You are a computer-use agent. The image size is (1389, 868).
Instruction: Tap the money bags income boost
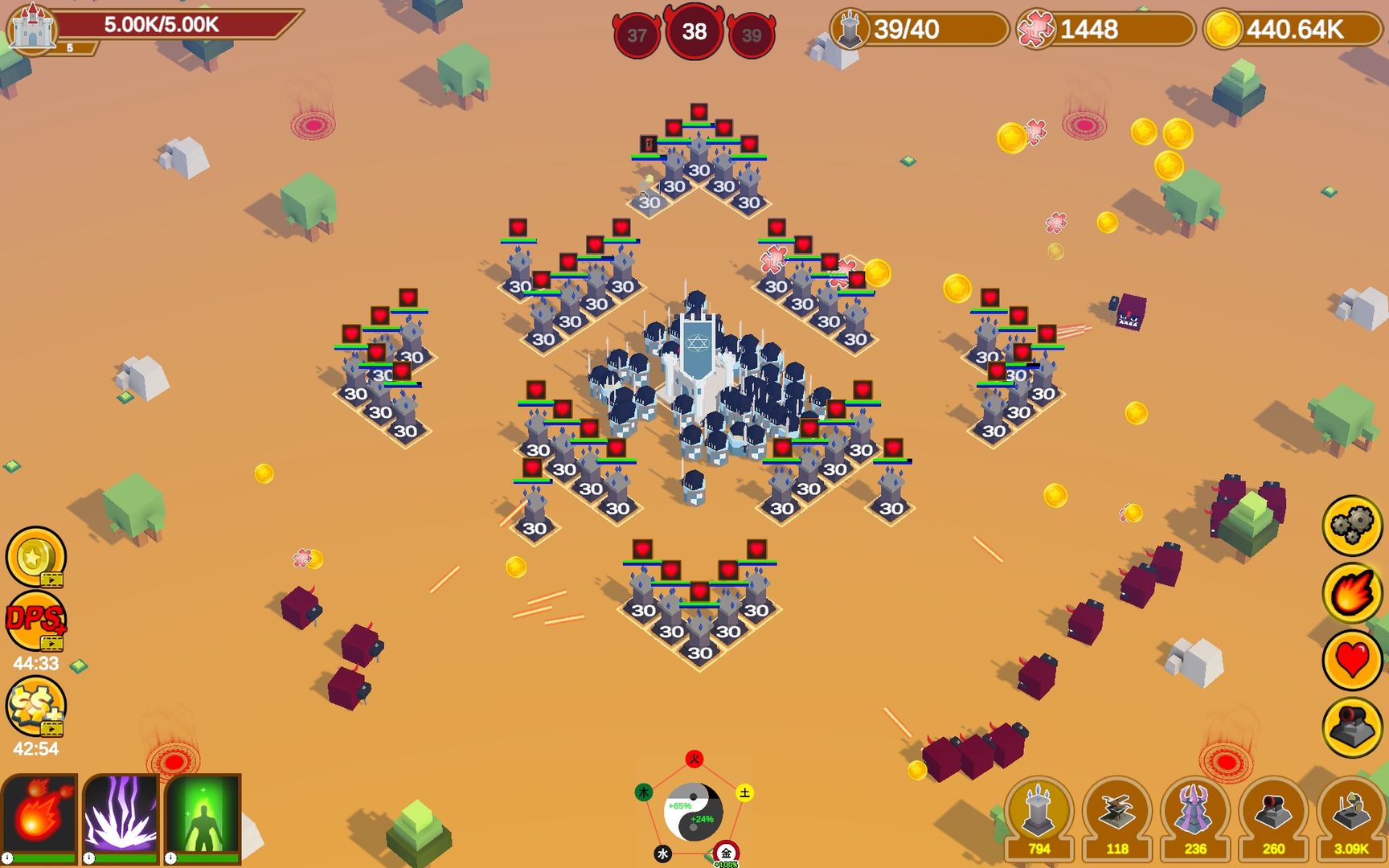(35, 706)
